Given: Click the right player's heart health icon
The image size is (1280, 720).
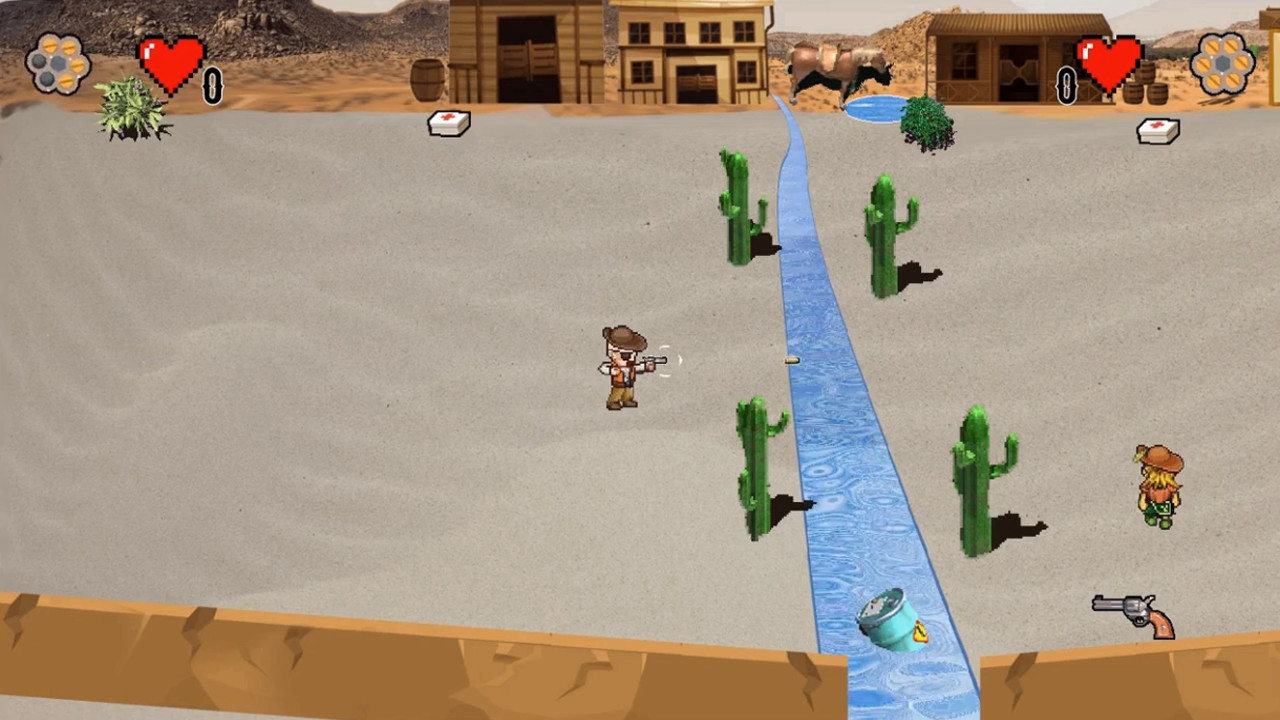Looking at the screenshot, I should click(1110, 62).
